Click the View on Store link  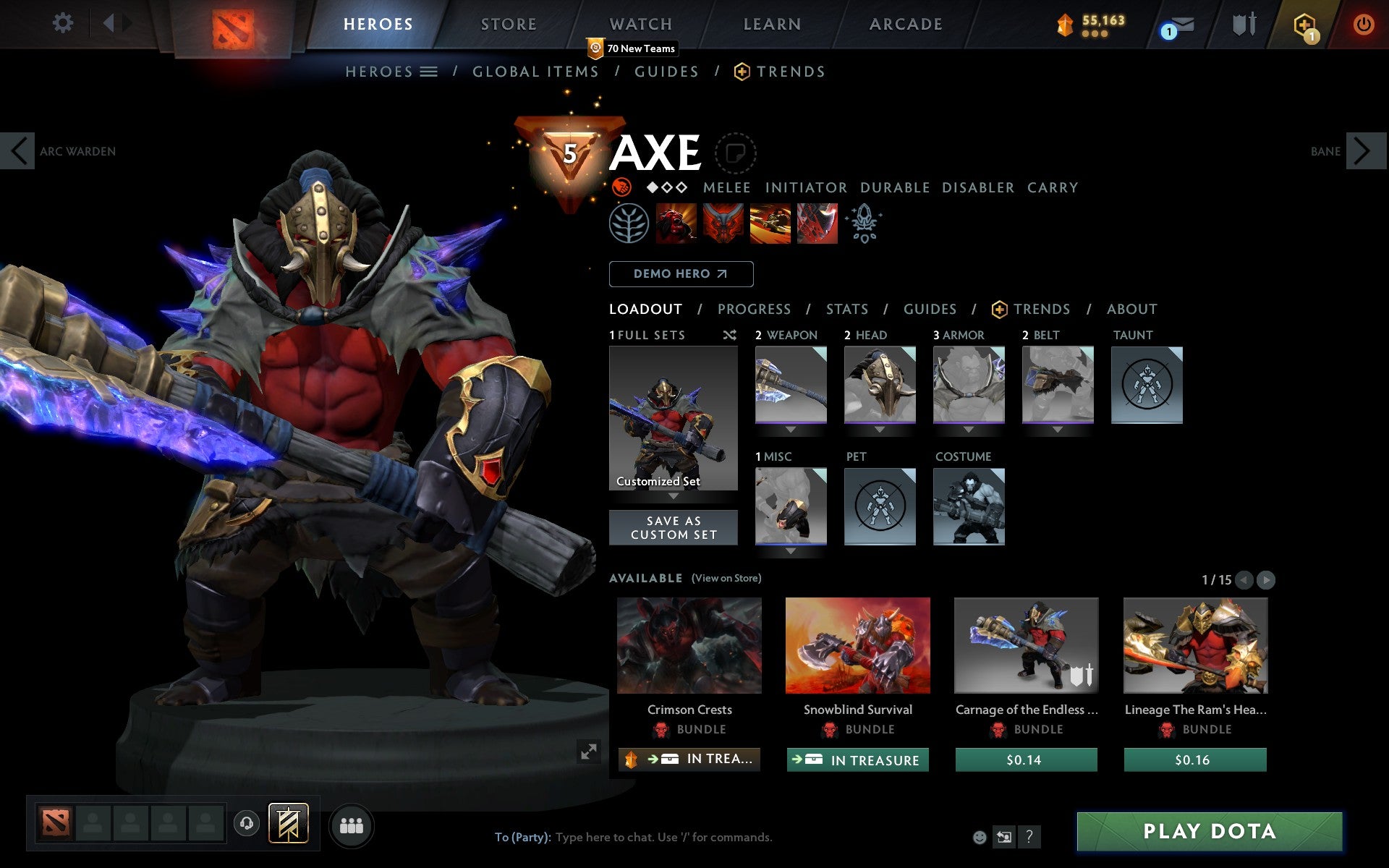(x=726, y=578)
